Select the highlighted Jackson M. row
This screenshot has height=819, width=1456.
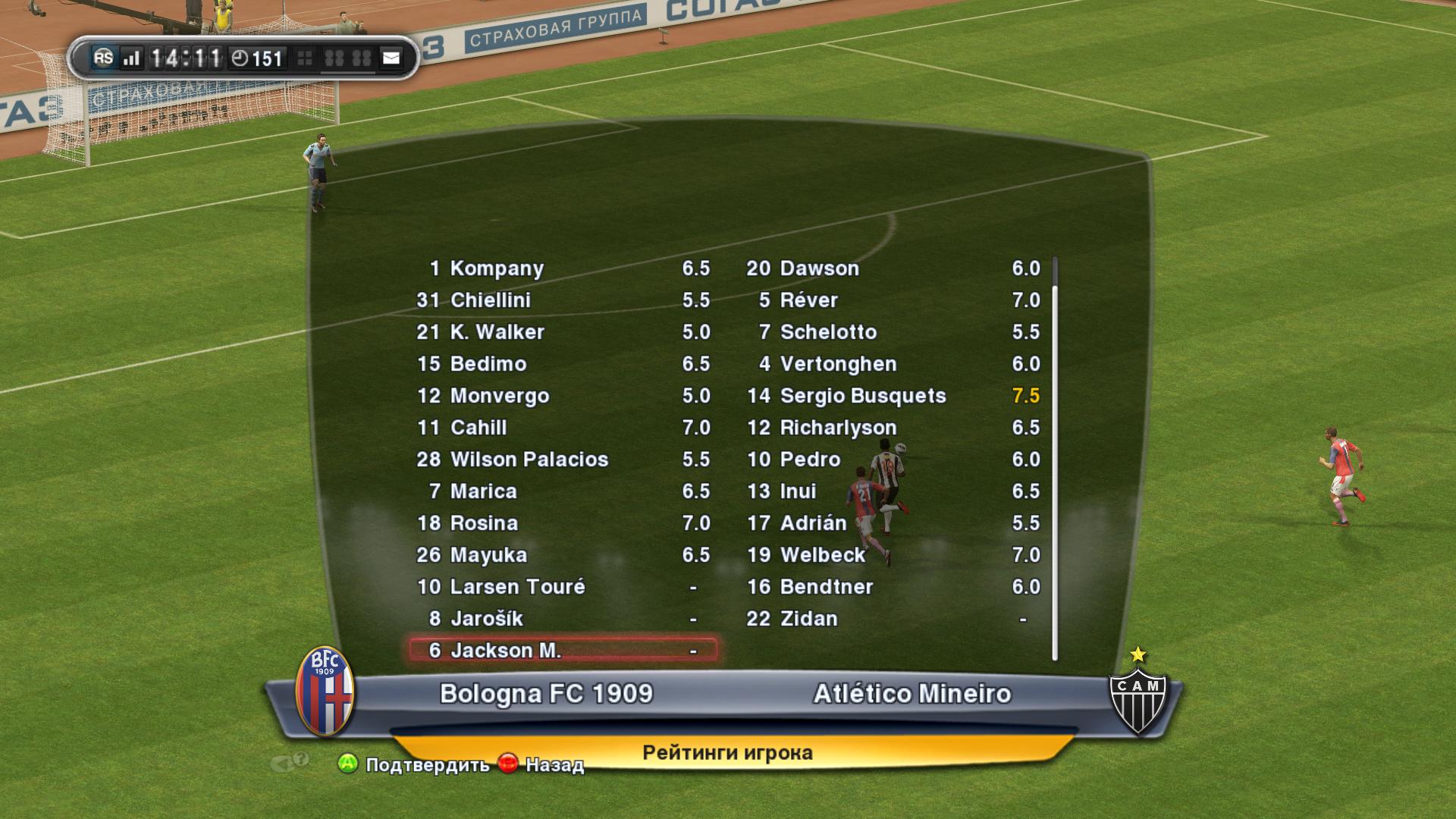tap(562, 651)
